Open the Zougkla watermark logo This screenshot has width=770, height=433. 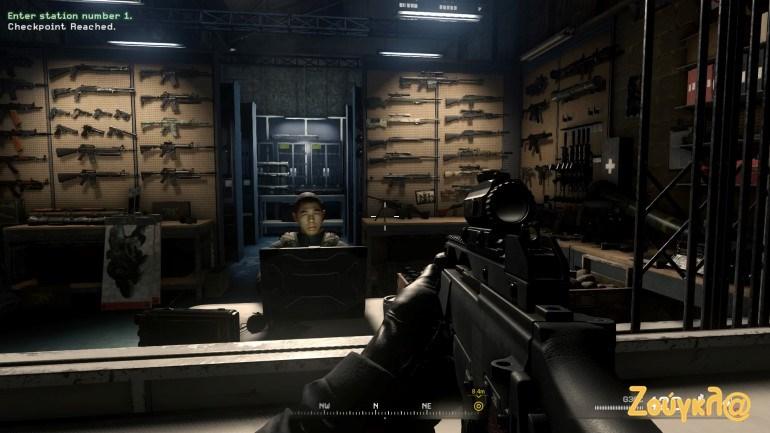pyautogui.click(x=688, y=403)
